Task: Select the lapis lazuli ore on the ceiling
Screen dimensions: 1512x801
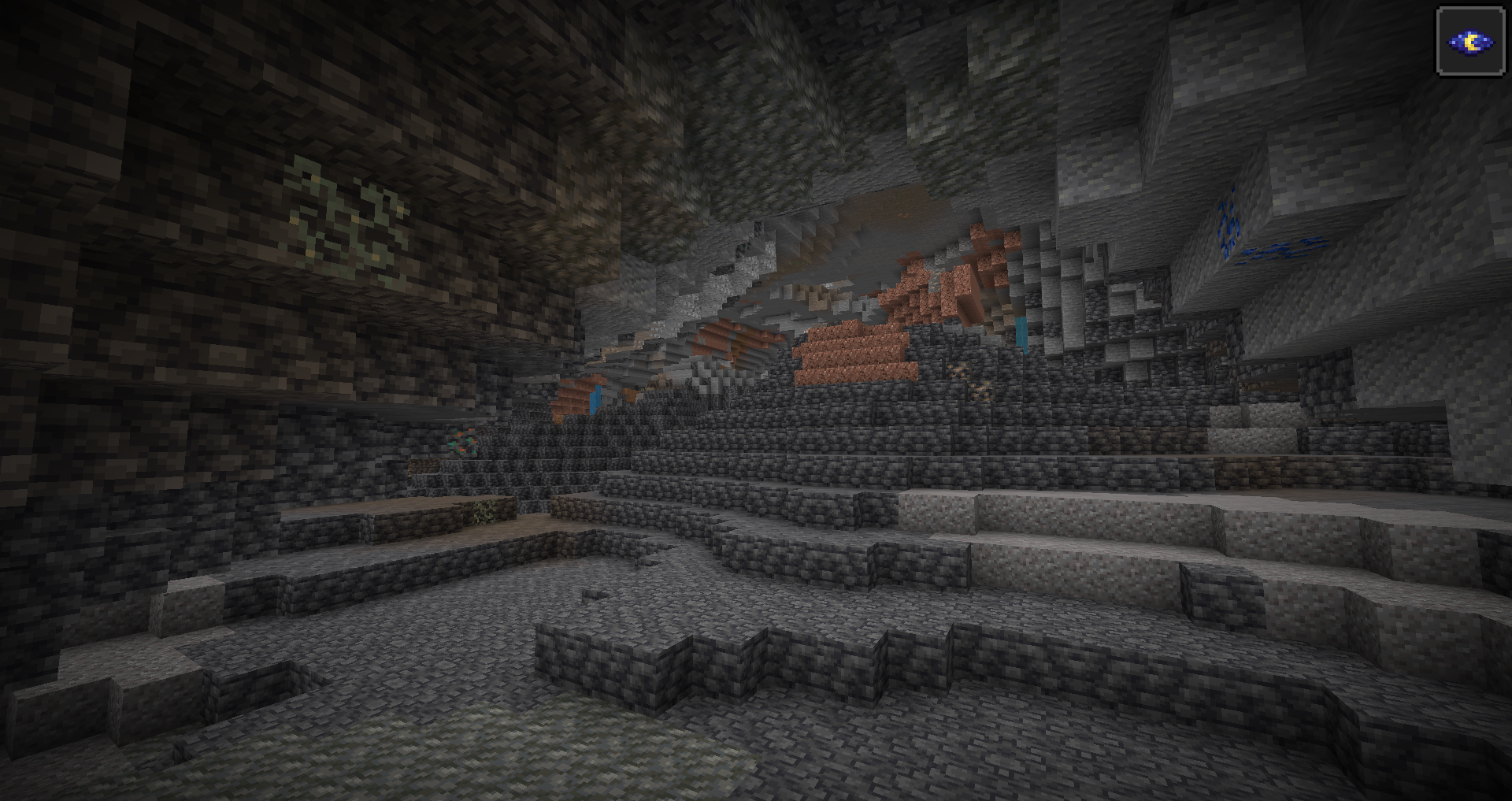Action: coord(1226,224)
